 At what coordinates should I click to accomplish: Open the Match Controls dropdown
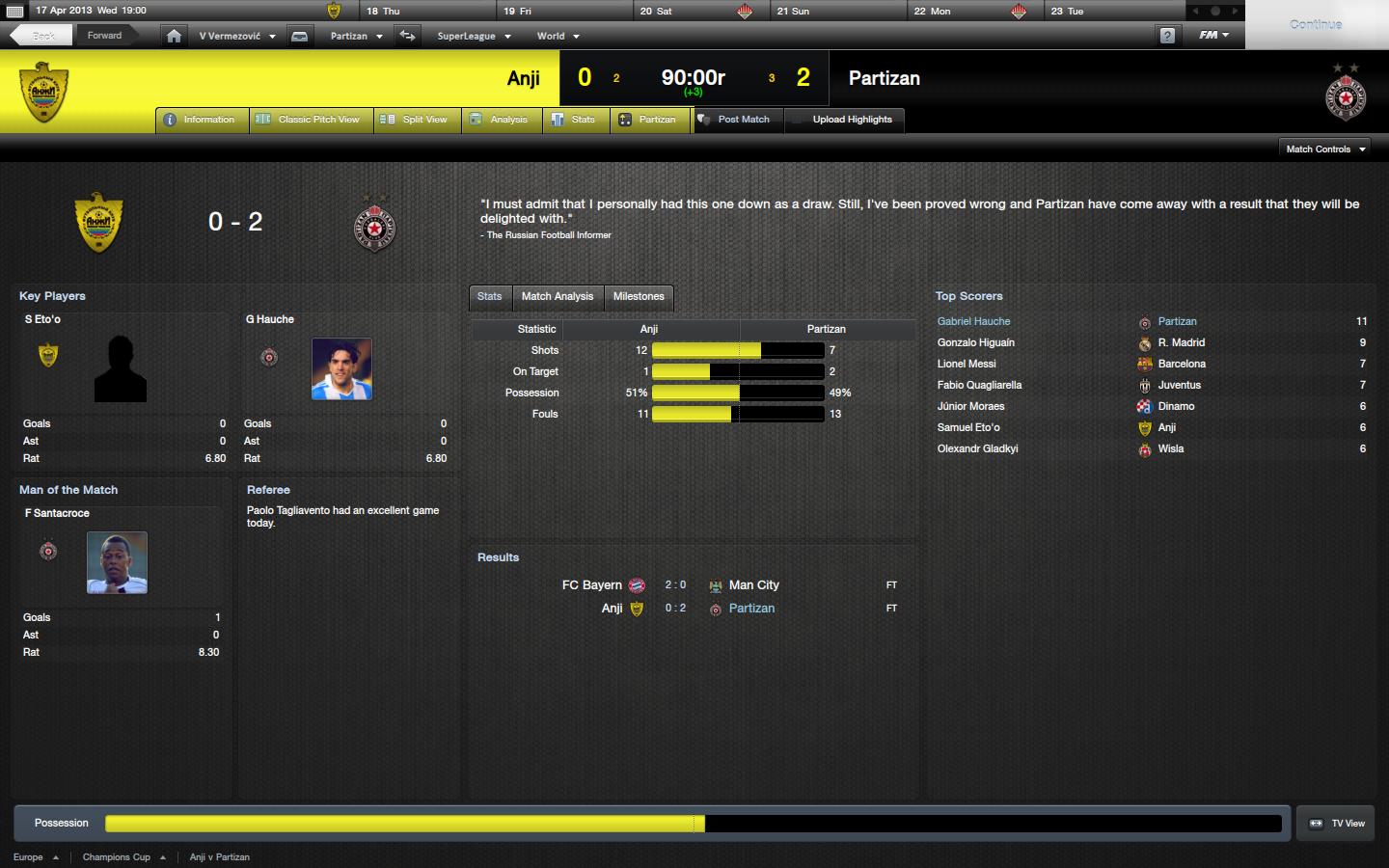pyautogui.click(x=1326, y=149)
